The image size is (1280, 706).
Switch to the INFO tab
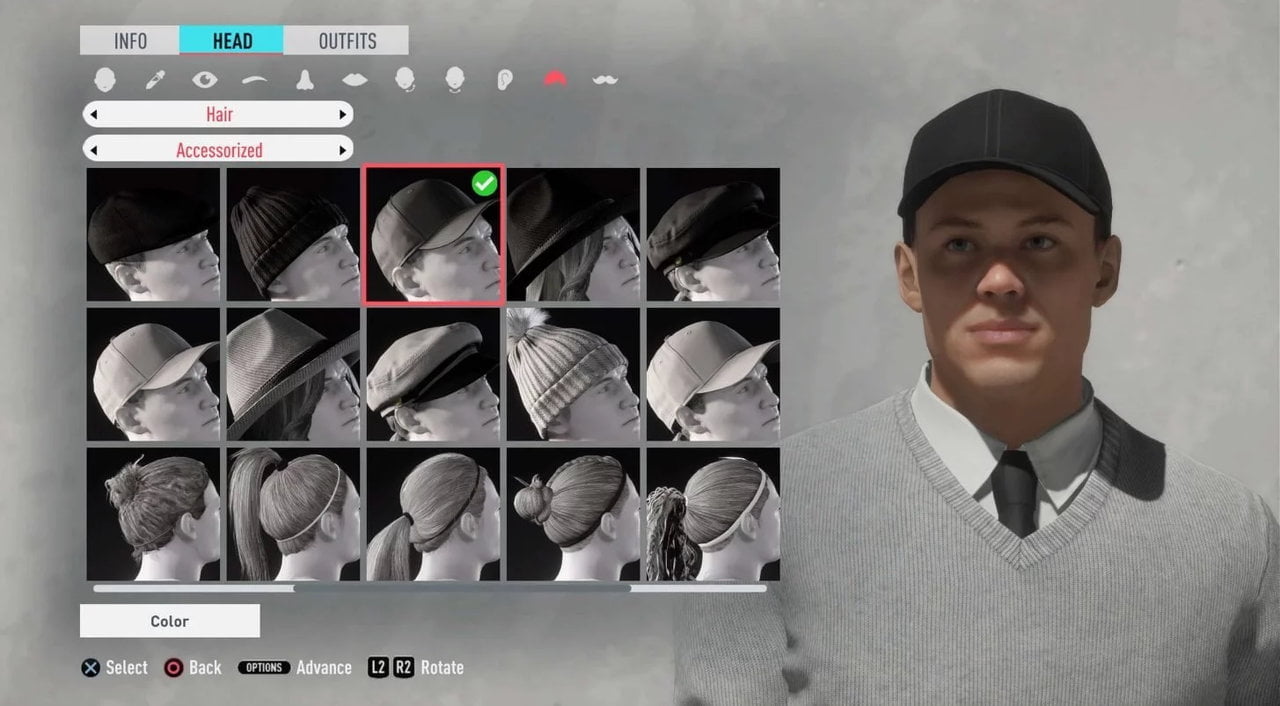point(130,41)
